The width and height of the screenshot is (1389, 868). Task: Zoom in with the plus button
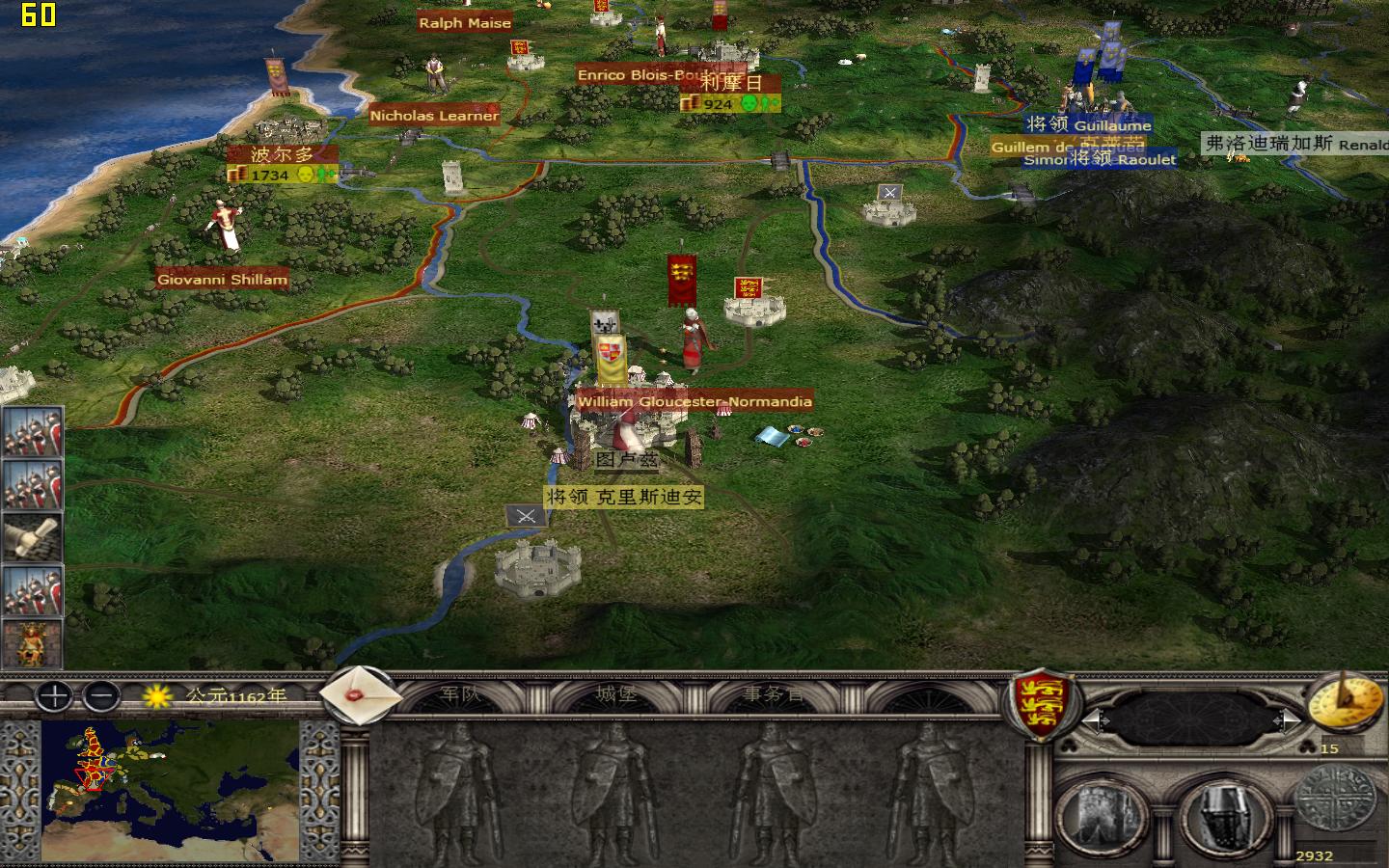[x=53, y=697]
